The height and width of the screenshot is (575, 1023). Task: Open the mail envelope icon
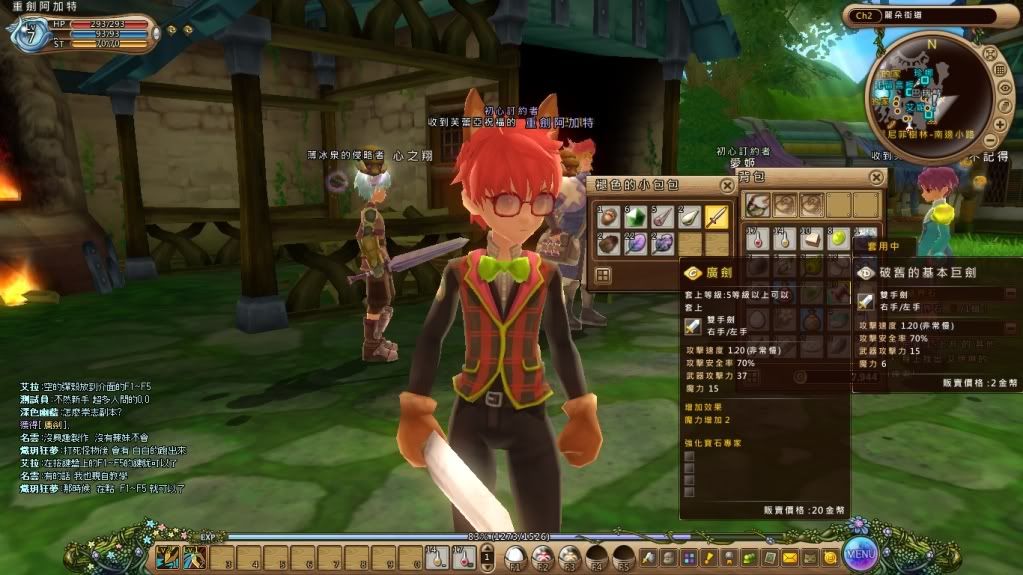pyautogui.click(x=790, y=556)
